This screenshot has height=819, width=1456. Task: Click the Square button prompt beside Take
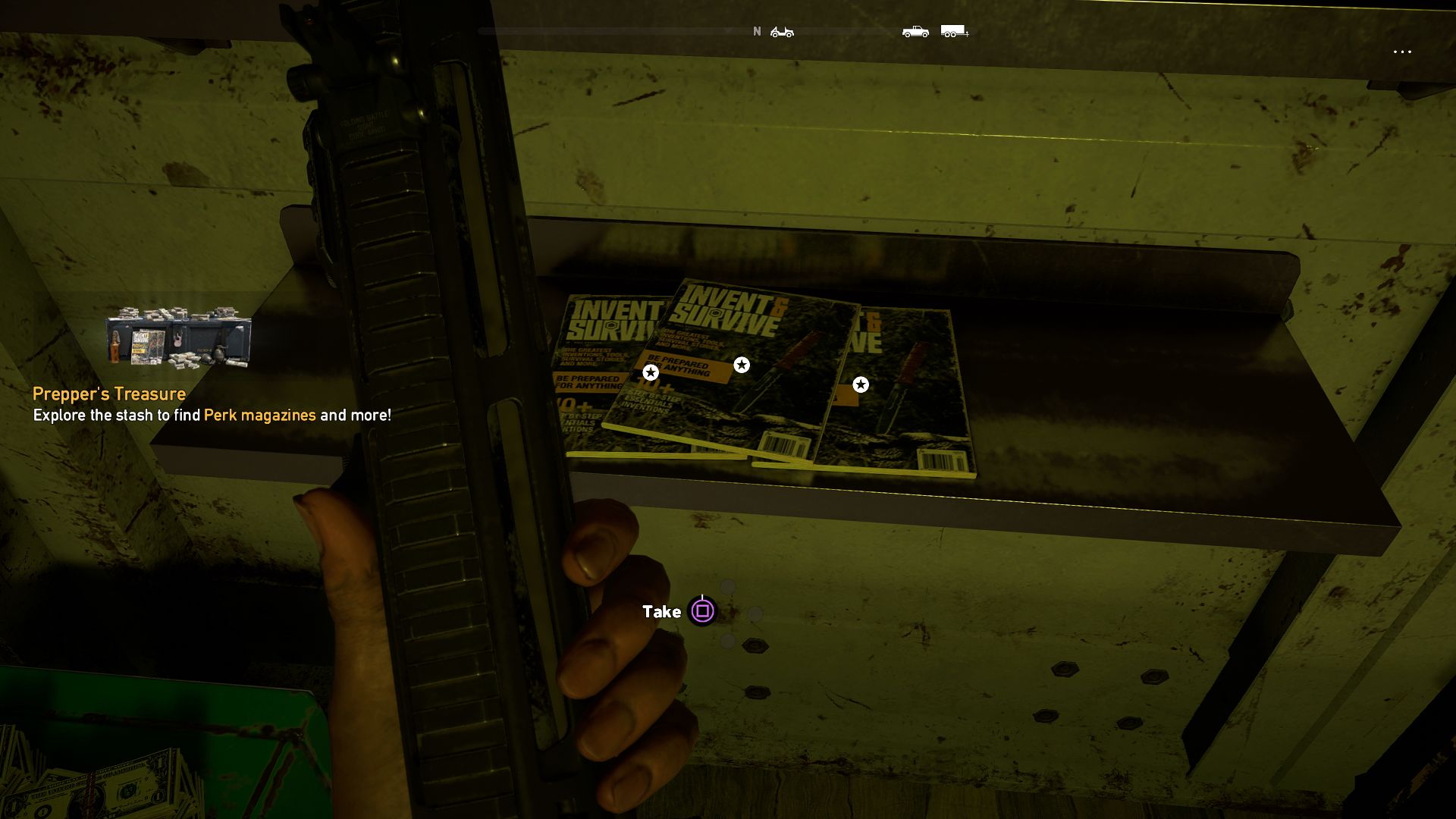(x=701, y=611)
